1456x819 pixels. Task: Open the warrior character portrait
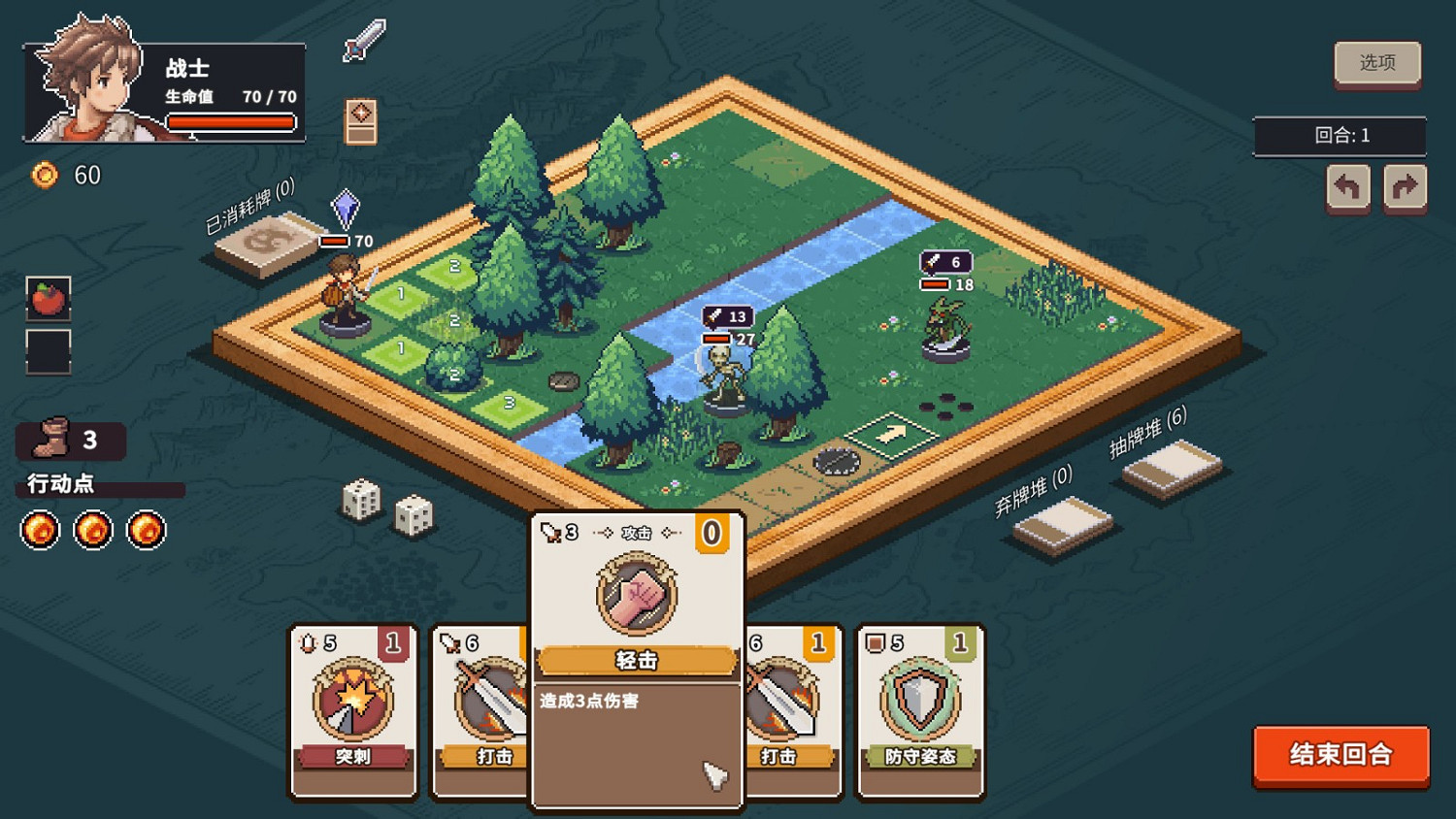click(85, 82)
